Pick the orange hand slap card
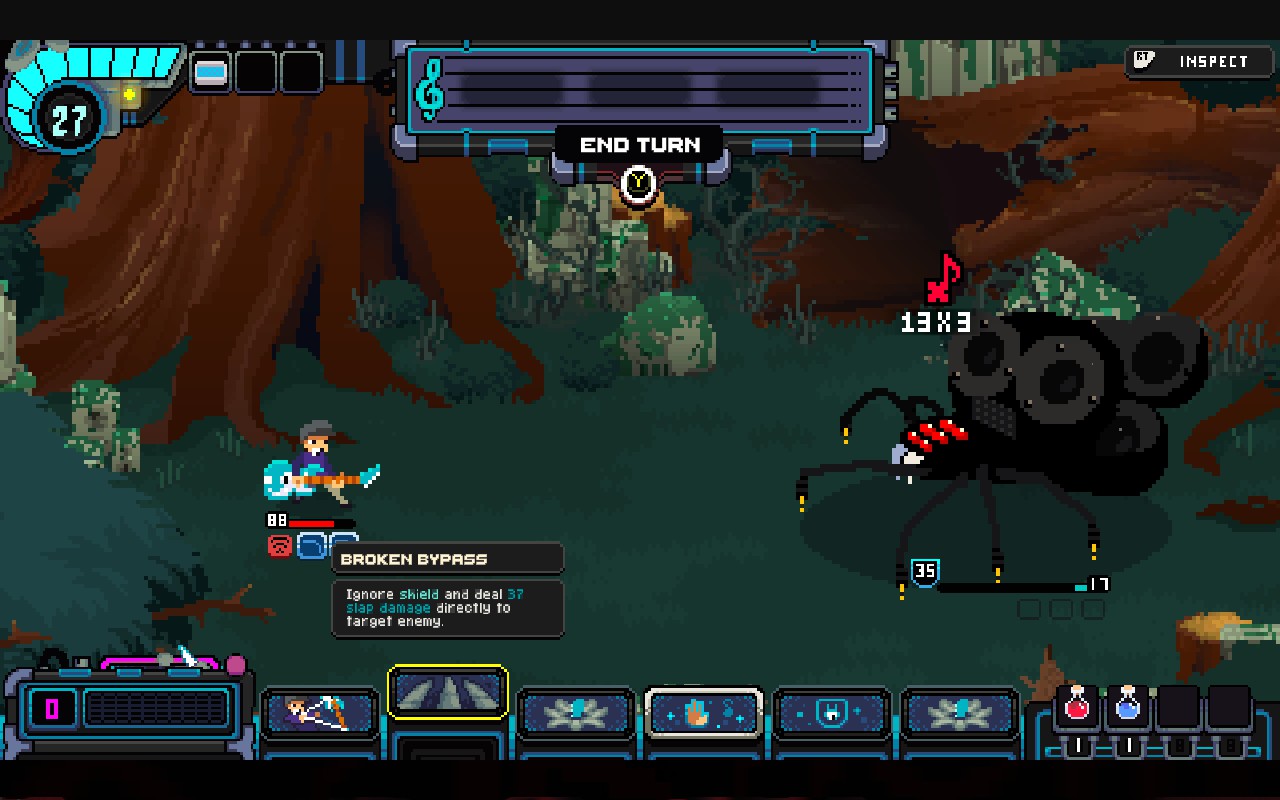The height and width of the screenshot is (800, 1280). (704, 714)
